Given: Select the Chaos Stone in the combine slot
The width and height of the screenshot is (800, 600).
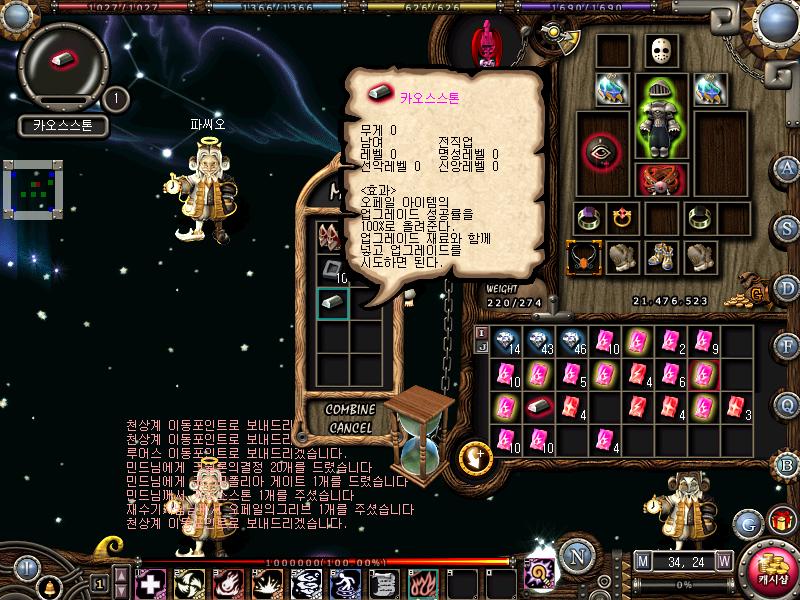Looking at the screenshot, I should pyautogui.click(x=332, y=302).
